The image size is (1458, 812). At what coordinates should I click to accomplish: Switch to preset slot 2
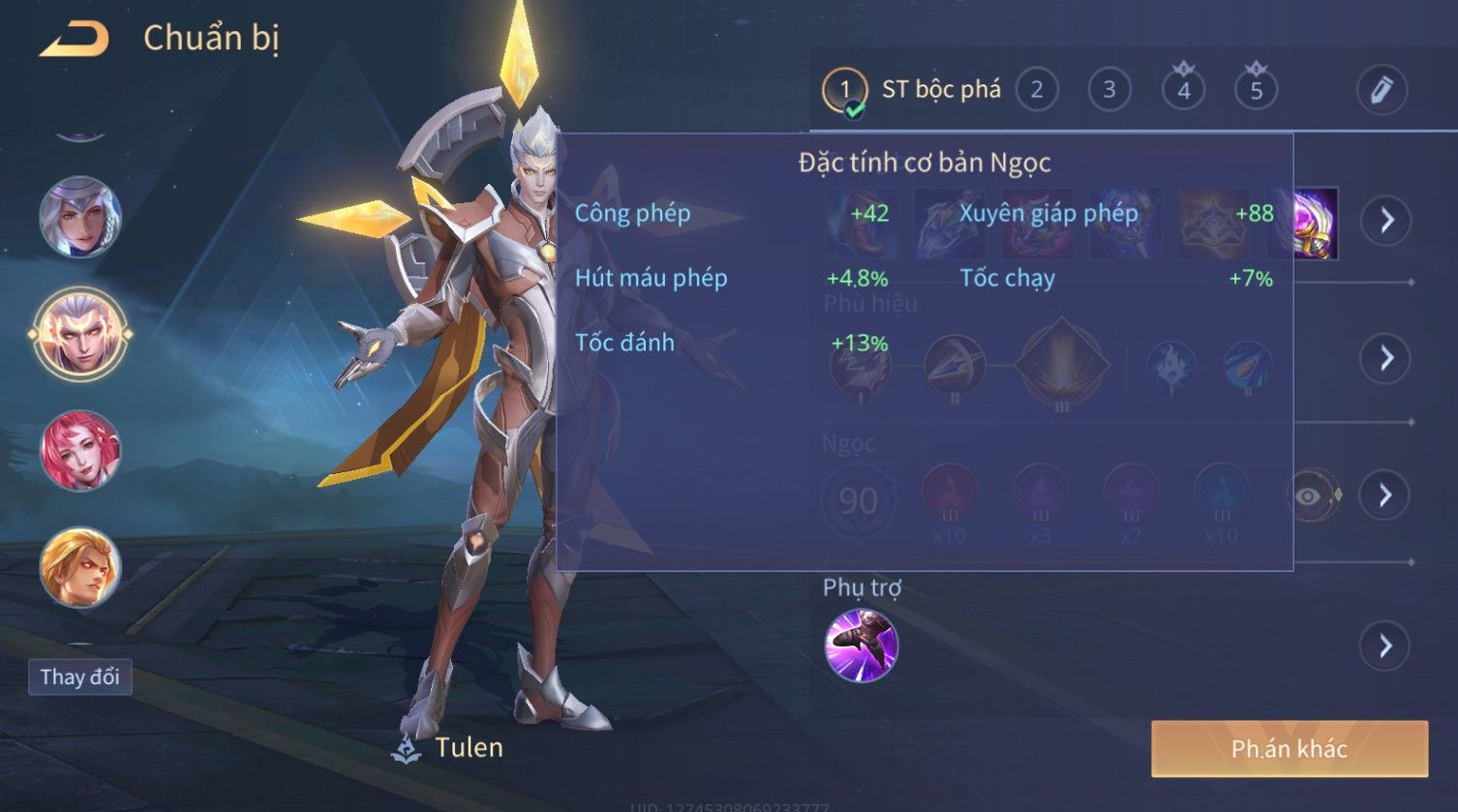[x=1036, y=91]
